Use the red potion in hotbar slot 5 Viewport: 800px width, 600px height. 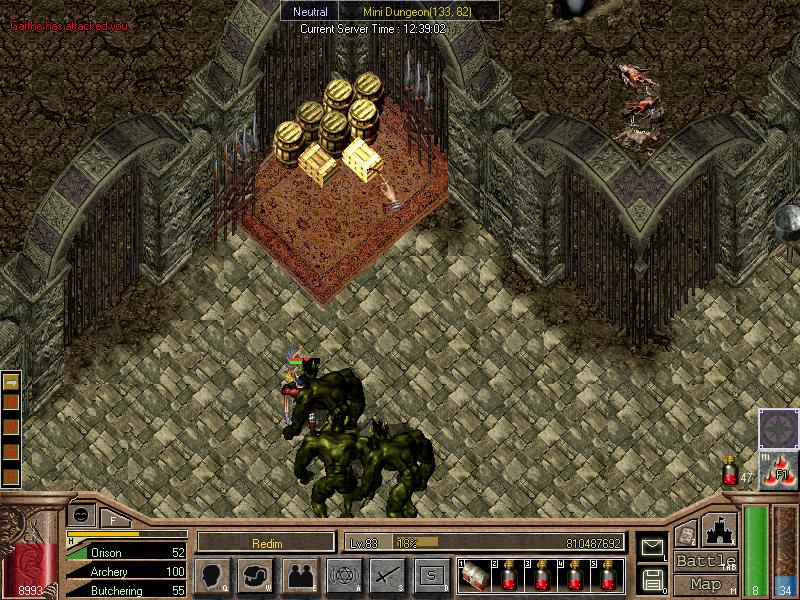point(607,575)
